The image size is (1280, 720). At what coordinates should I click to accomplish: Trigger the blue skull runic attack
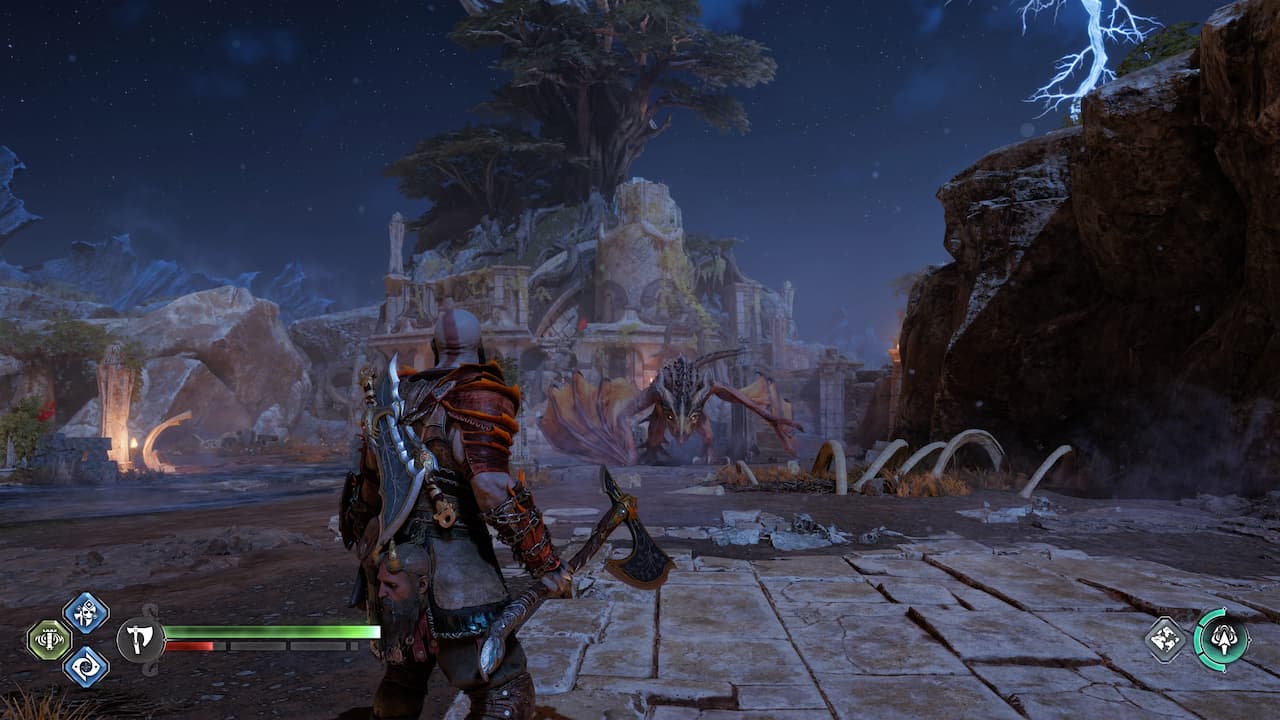(x=85, y=612)
